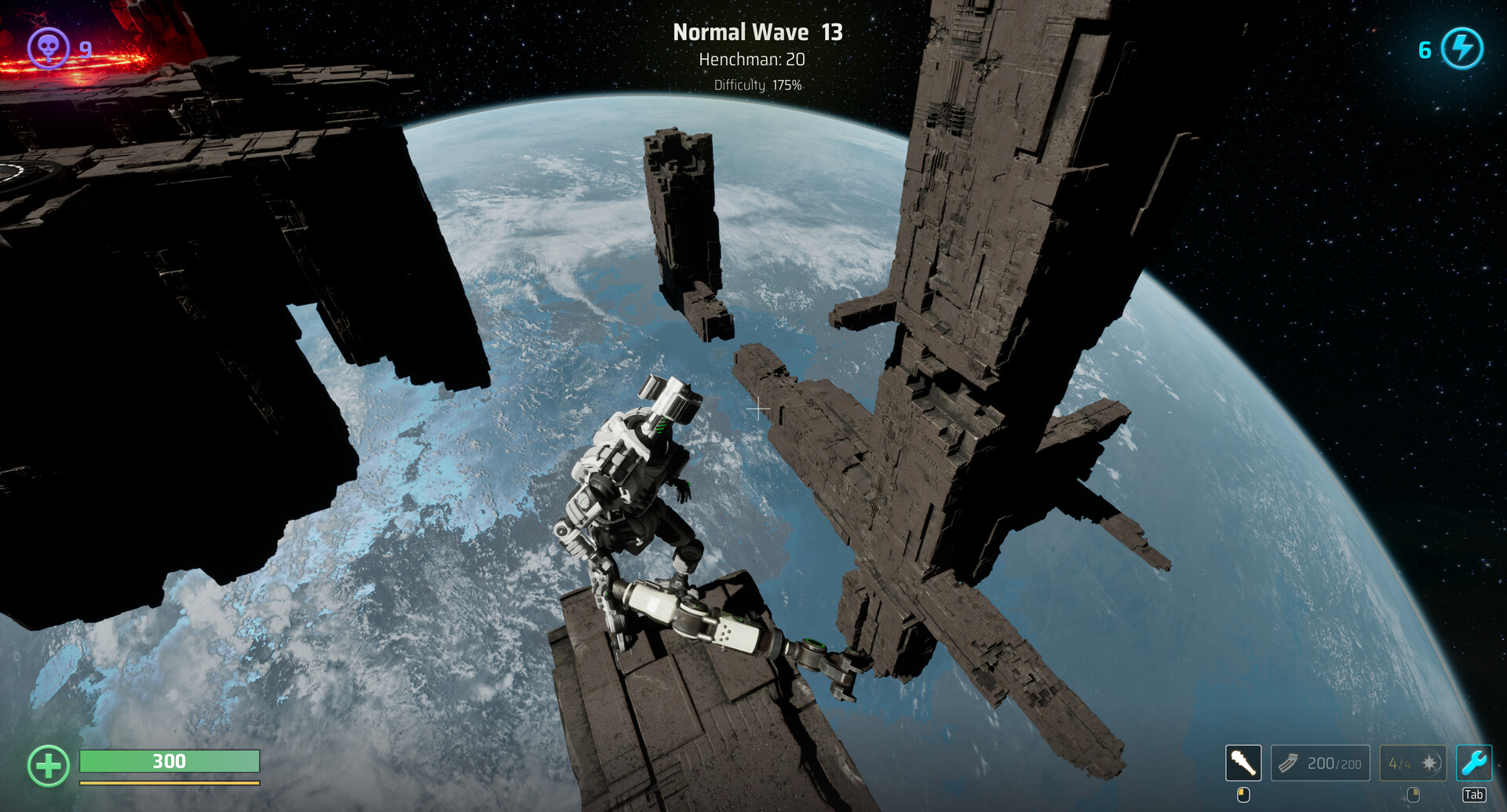The width and height of the screenshot is (1507, 812).
Task: Toggle the highlighted melee weapon slot
Action: [1243, 763]
